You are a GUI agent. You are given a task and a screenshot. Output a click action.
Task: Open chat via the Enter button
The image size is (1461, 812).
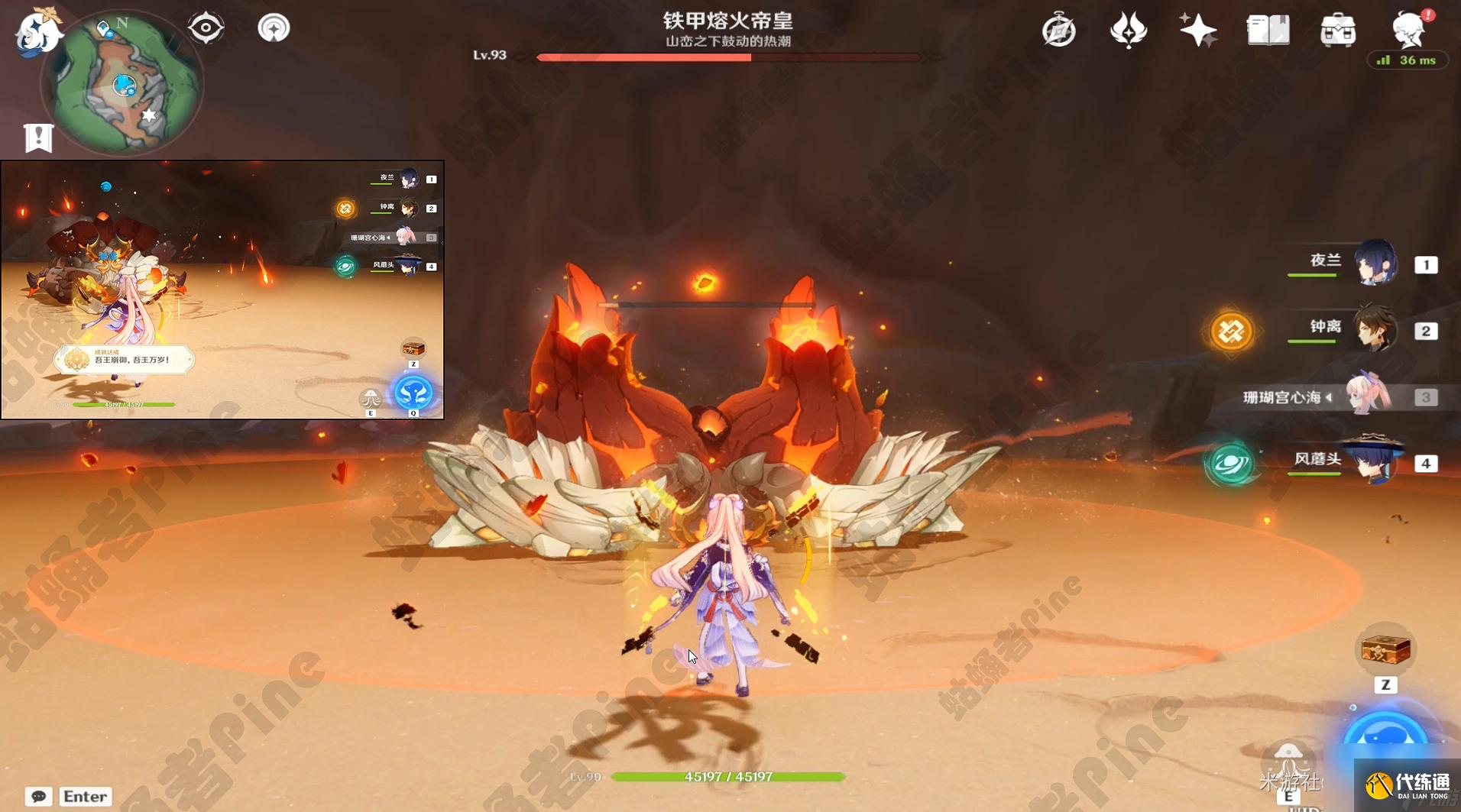tap(85, 796)
